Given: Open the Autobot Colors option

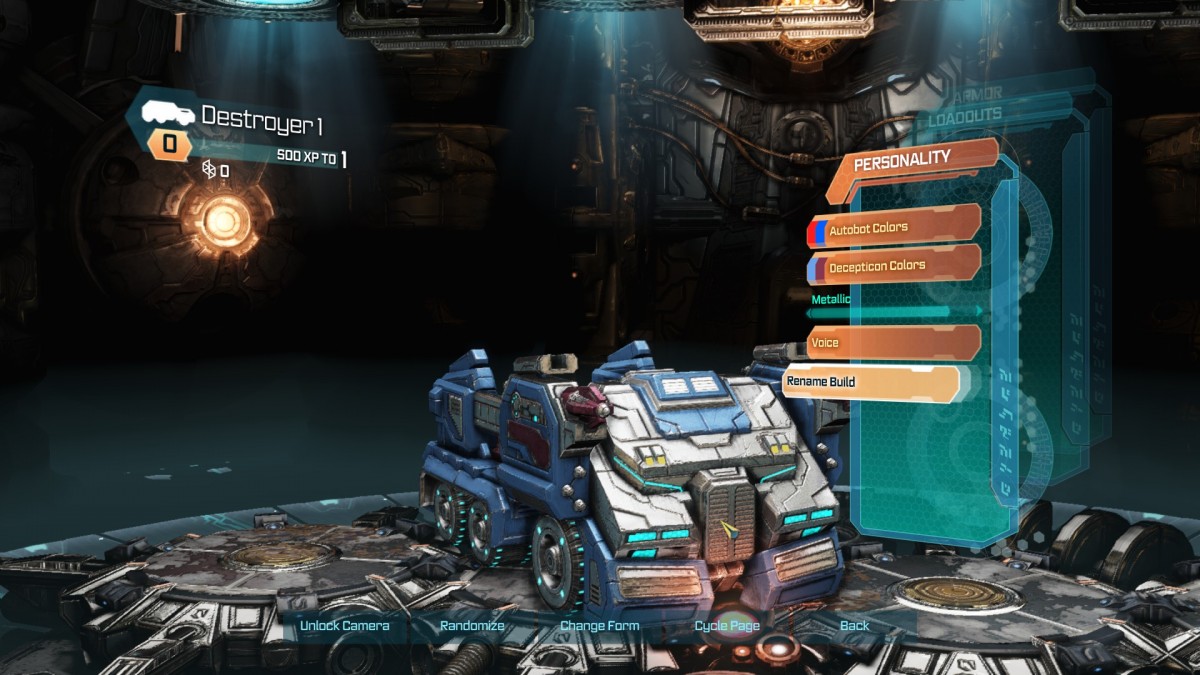Looking at the screenshot, I should 893,228.
